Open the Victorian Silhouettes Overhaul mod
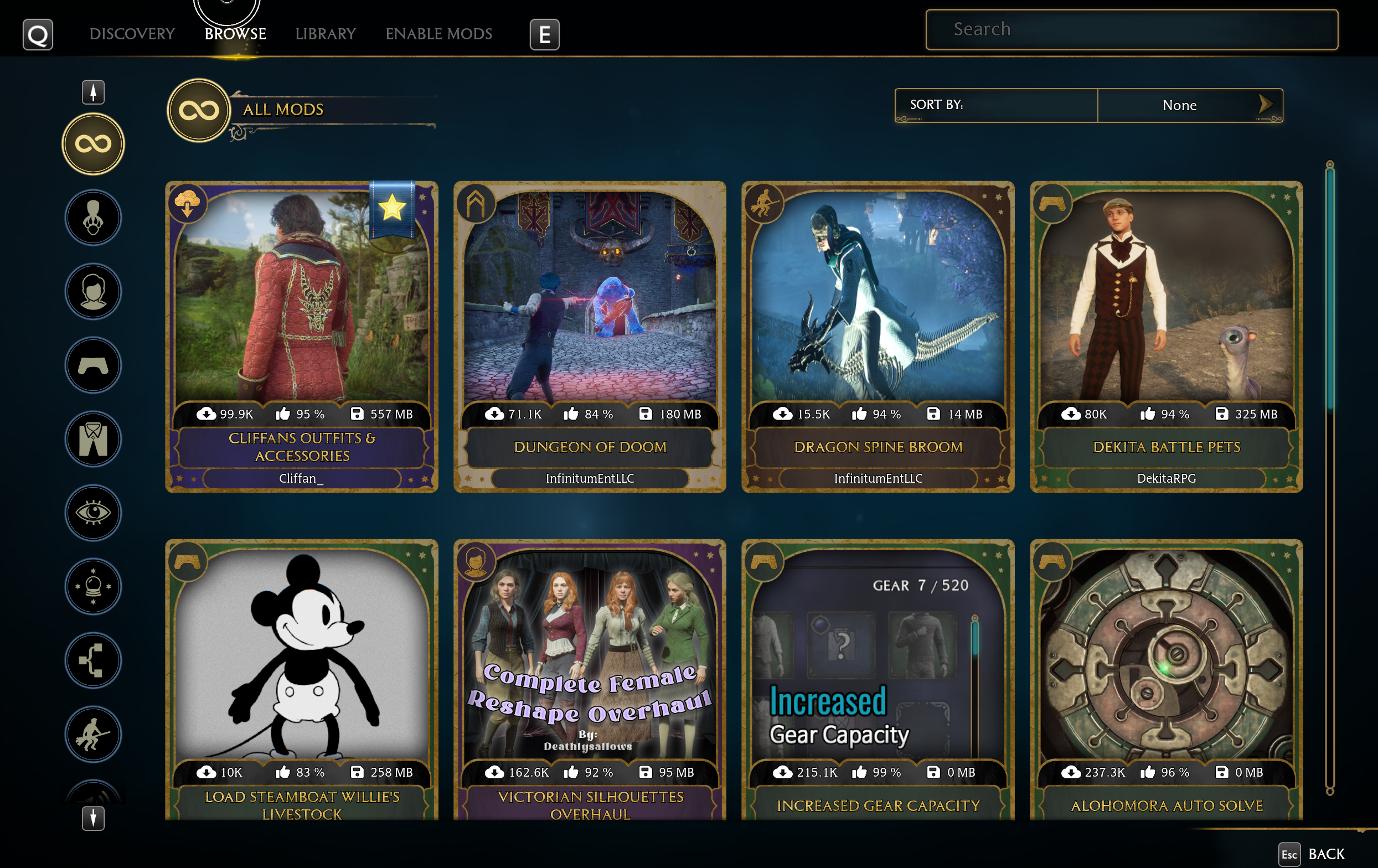The width and height of the screenshot is (1378, 868). (590, 681)
